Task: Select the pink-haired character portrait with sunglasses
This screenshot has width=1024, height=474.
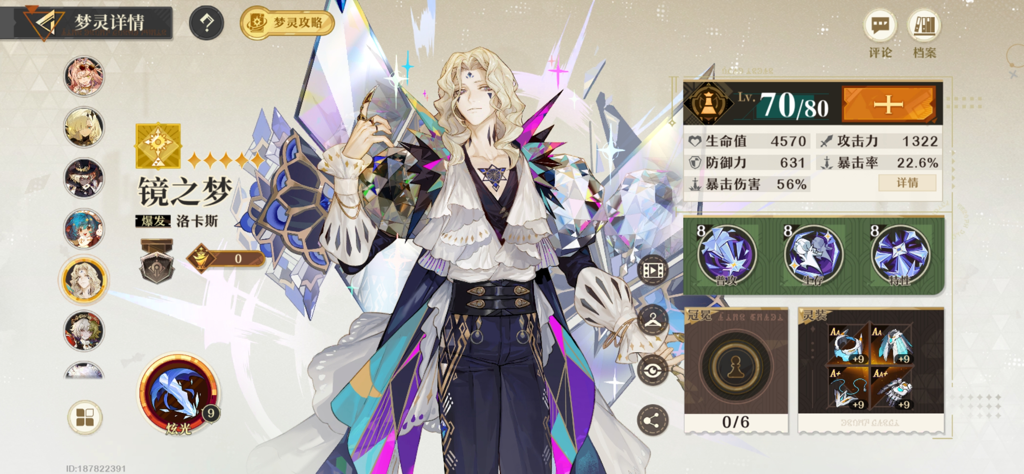Action: click(x=84, y=76)
